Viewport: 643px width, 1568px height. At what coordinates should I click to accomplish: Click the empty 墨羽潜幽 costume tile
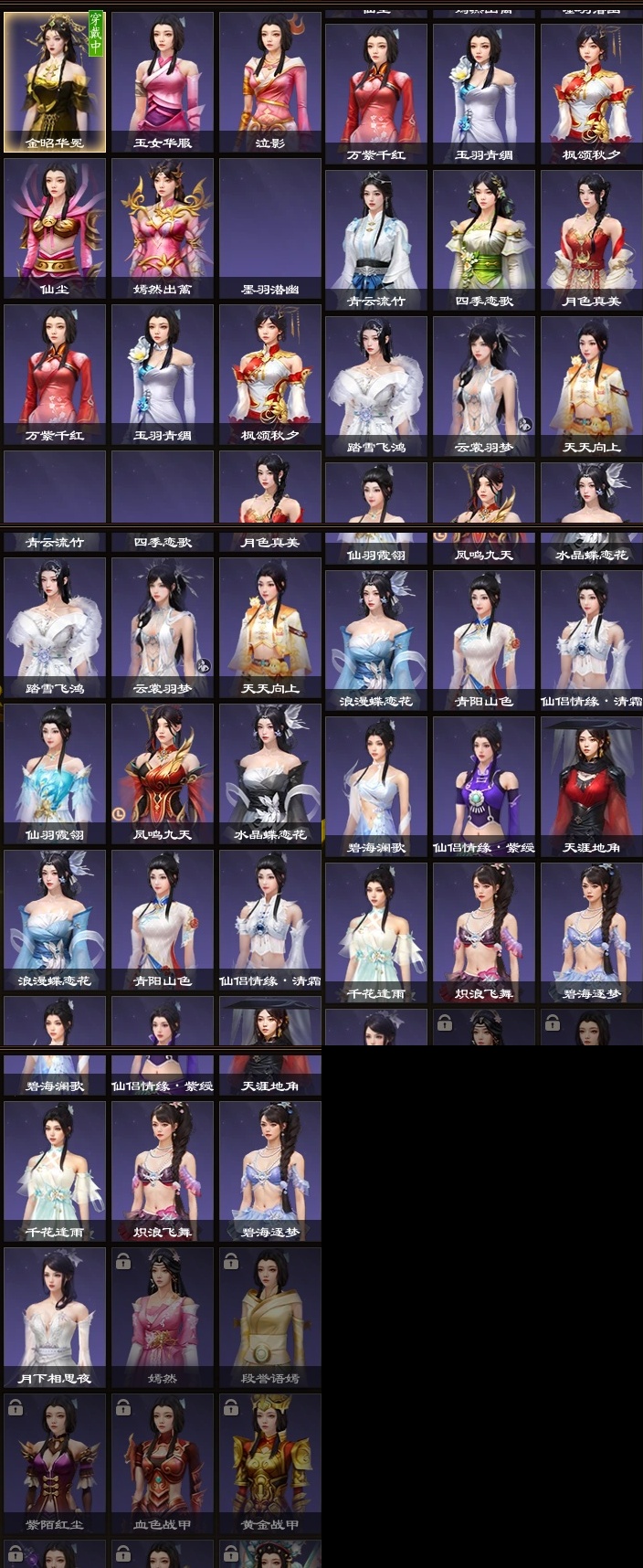tap(270, 228)
